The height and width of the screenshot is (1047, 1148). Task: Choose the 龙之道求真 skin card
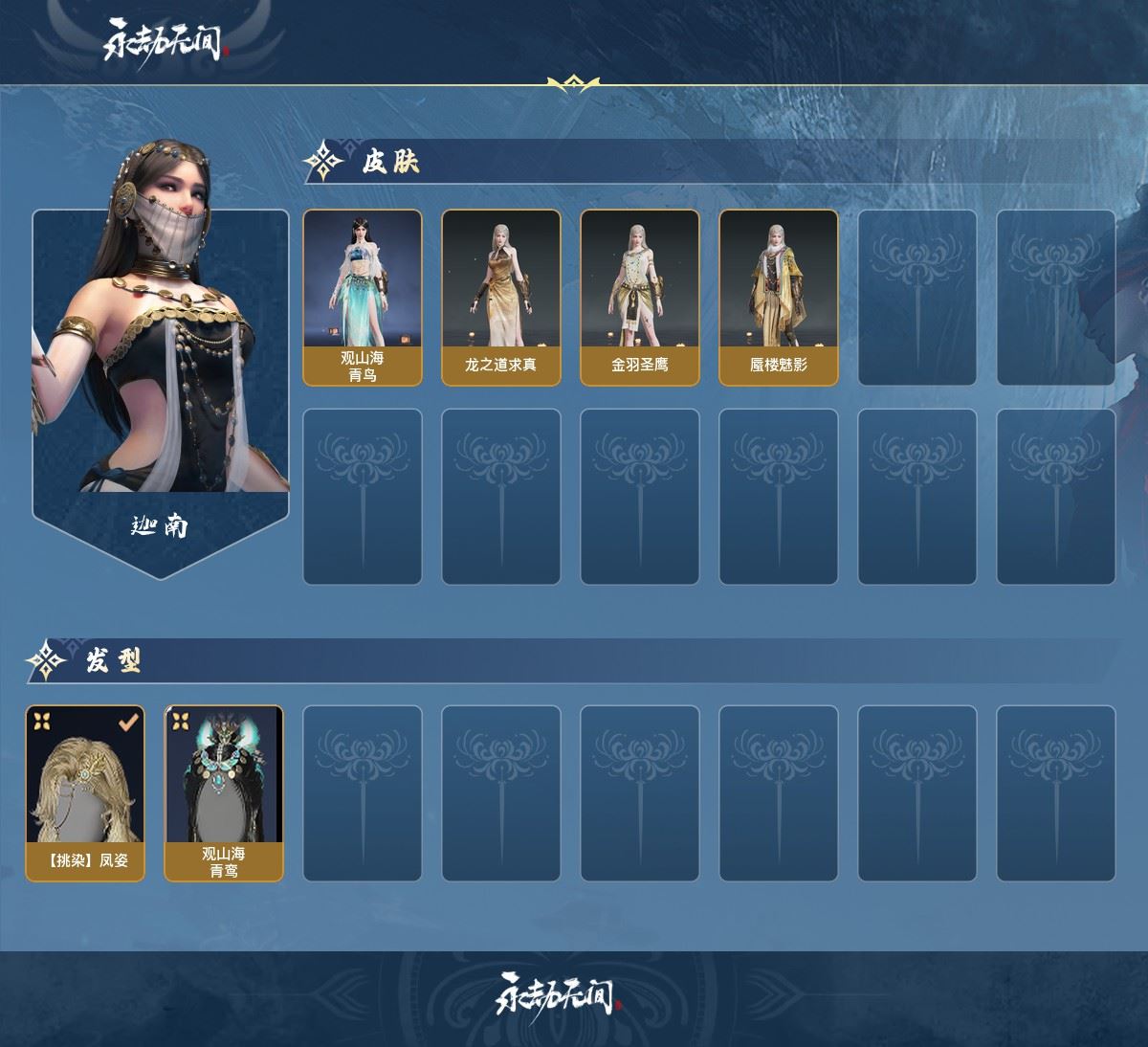(500, 297)
